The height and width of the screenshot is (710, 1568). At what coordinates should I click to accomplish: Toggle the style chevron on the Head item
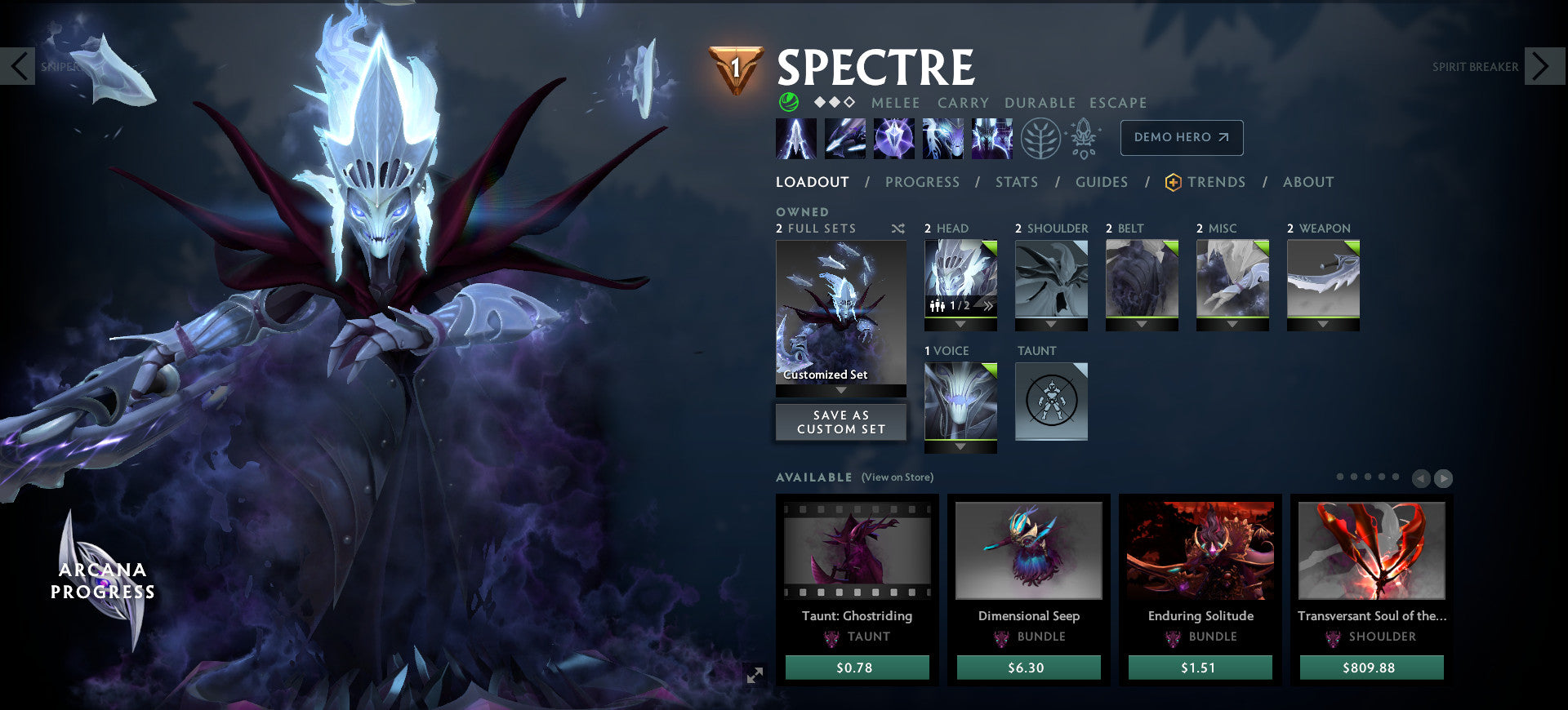[x=987, y=305]
